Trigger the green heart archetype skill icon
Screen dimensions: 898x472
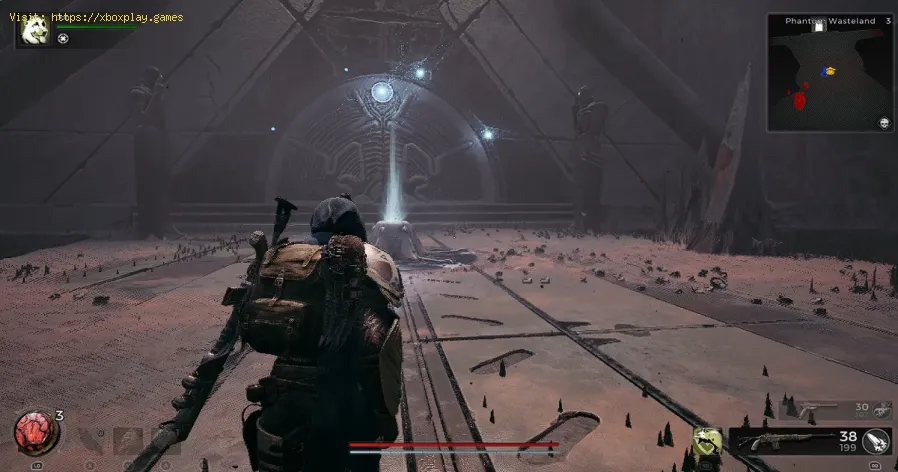point(708,440)
